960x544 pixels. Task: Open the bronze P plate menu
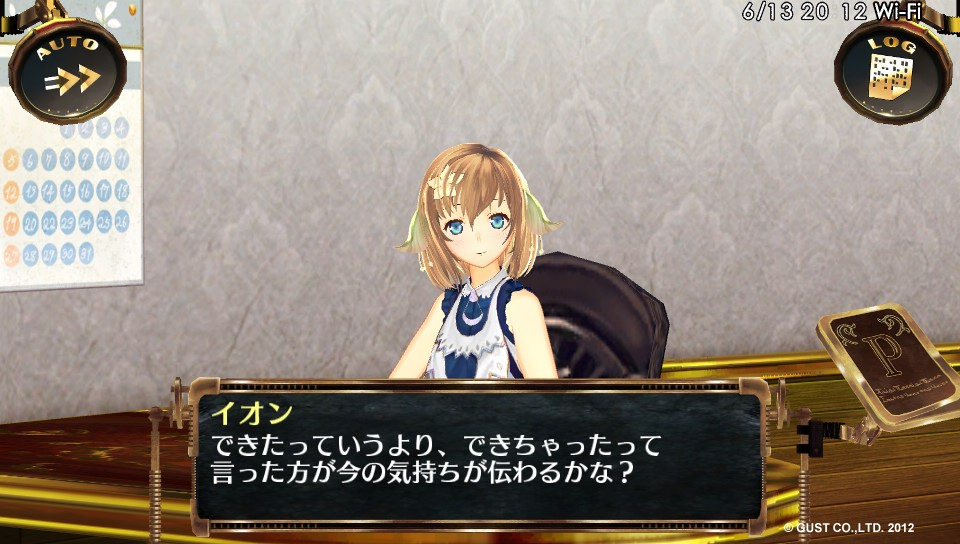pos(886,366)
